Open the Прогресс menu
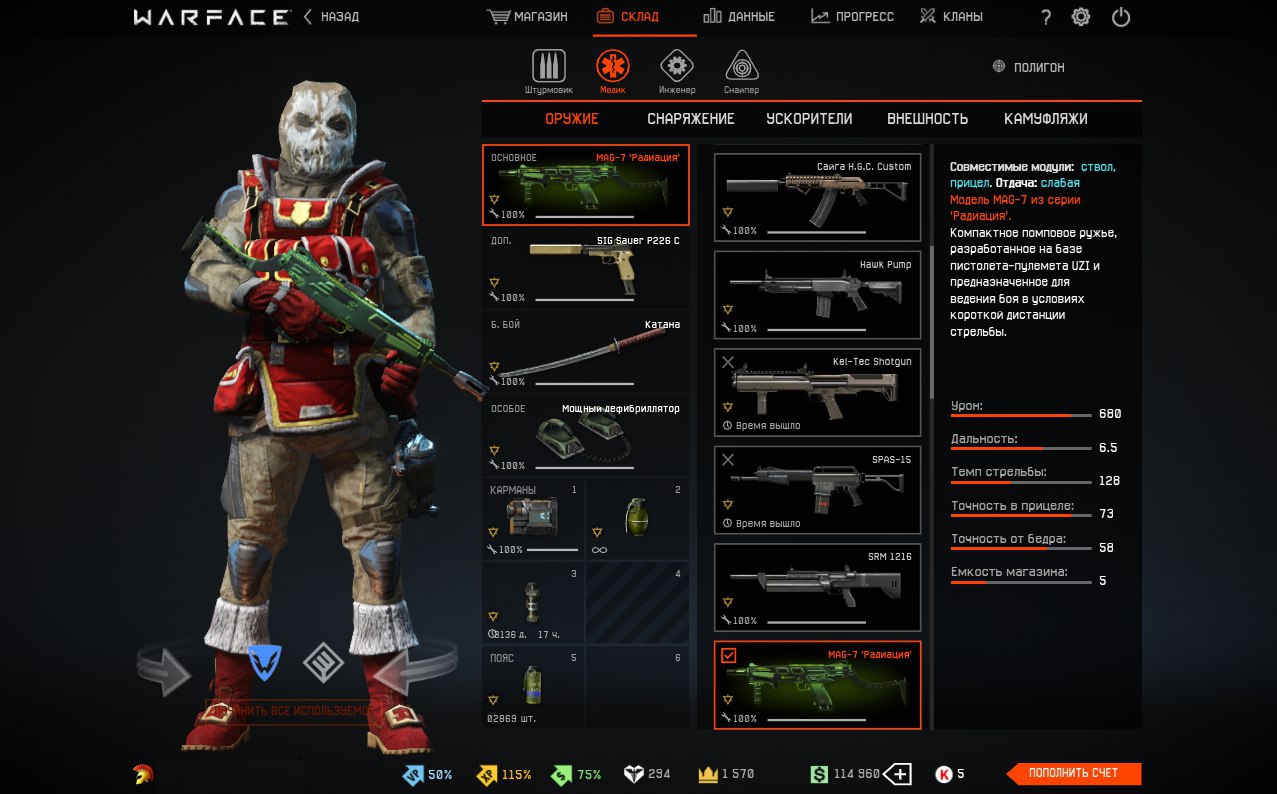The width and height of the screenshot is (1277, 794). pyautogui.click(x=852, y=17)
